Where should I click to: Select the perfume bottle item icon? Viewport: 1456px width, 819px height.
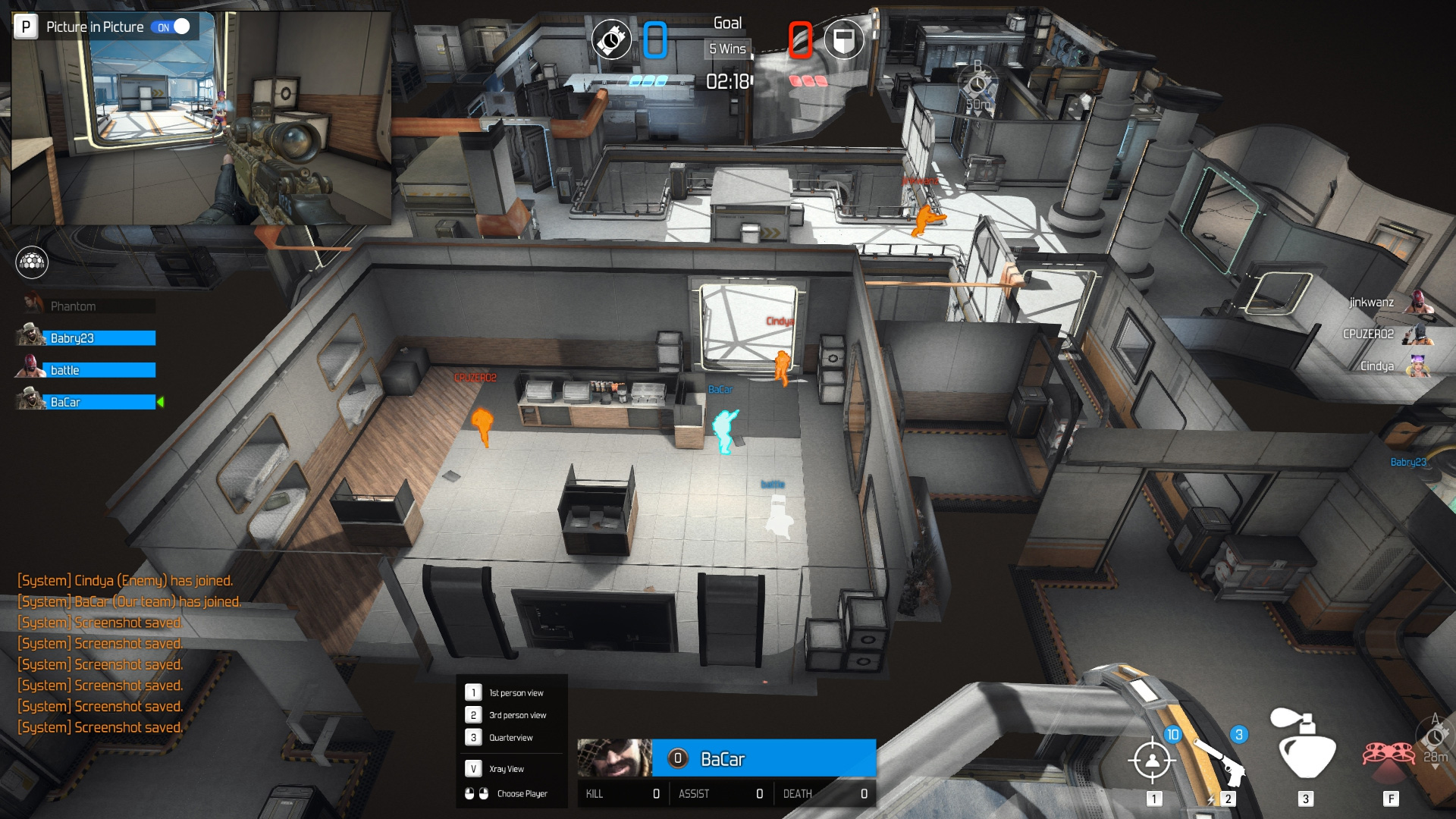tap(1305, 747)
